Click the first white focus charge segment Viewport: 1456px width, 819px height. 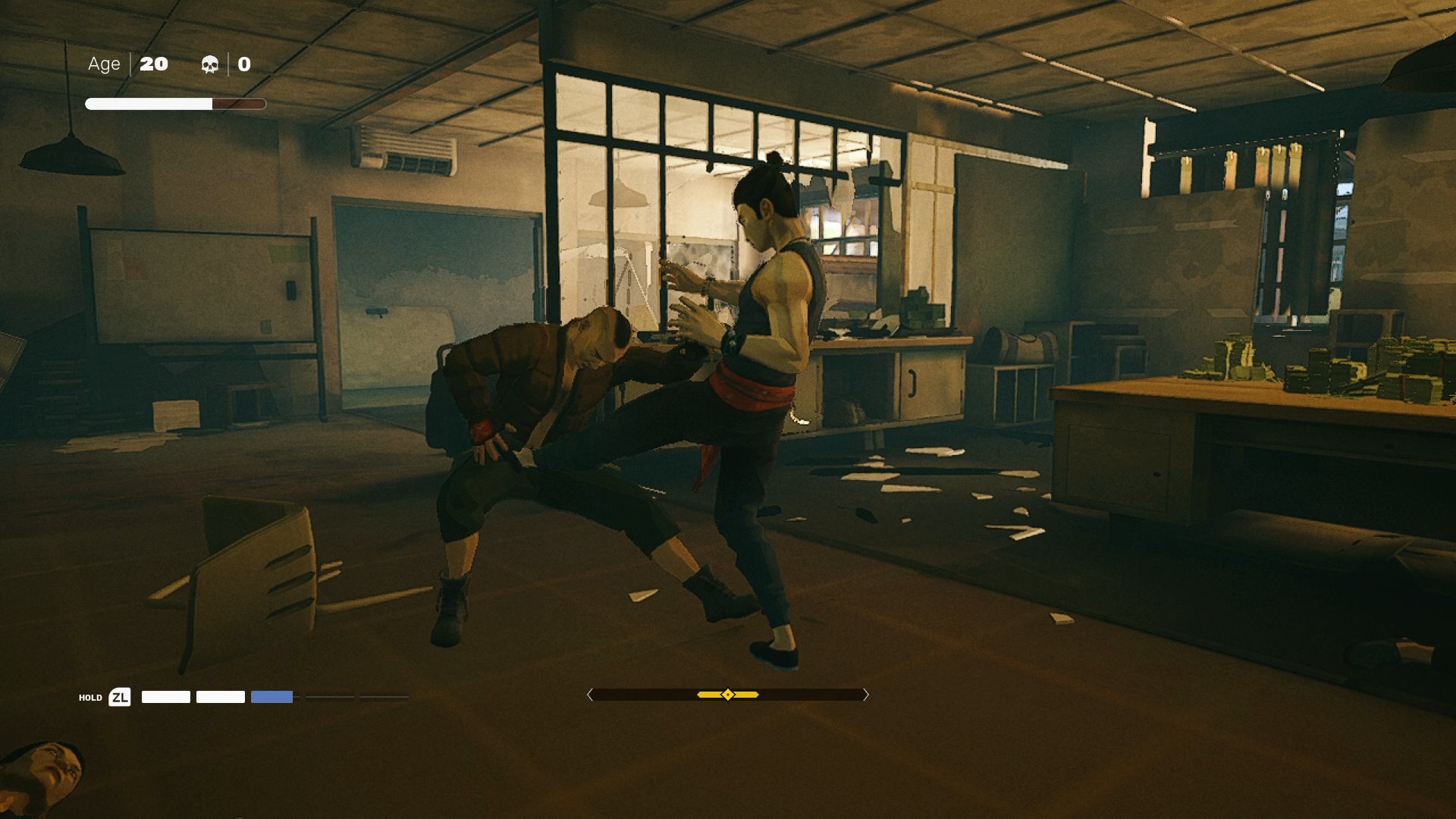166,696
